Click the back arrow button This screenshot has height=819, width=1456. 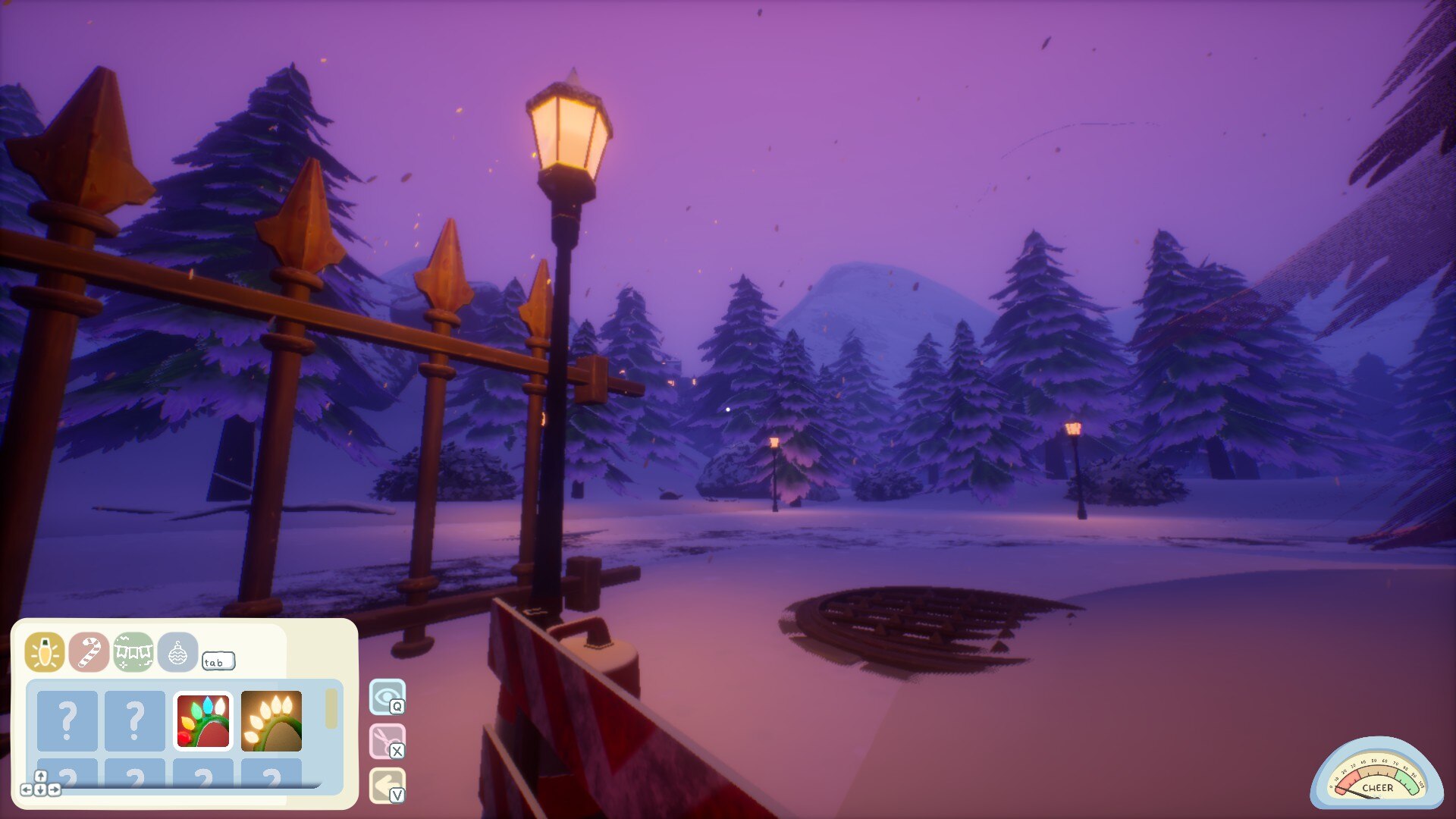click(387, 786)
